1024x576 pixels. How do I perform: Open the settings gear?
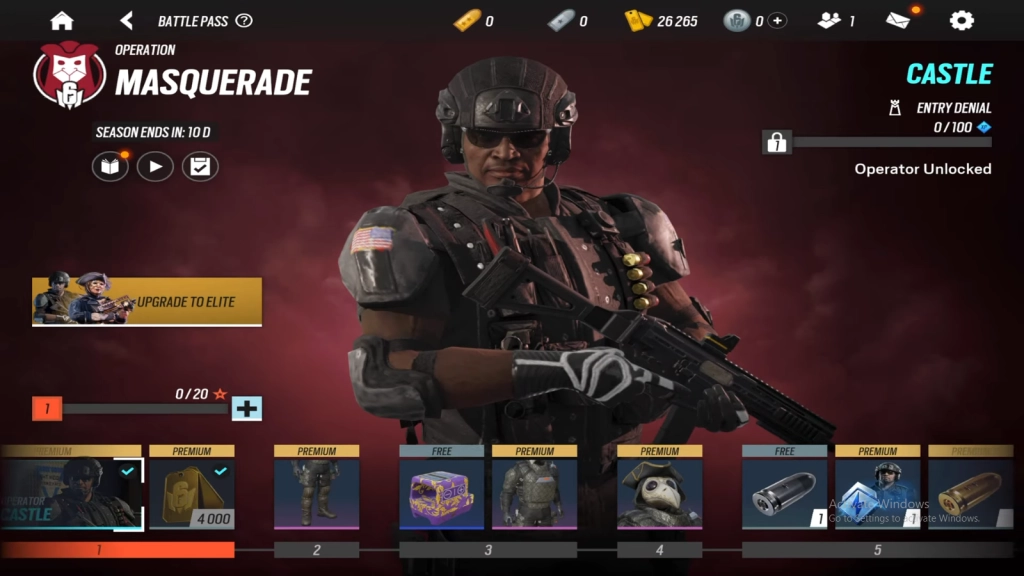tap(961, 20)
